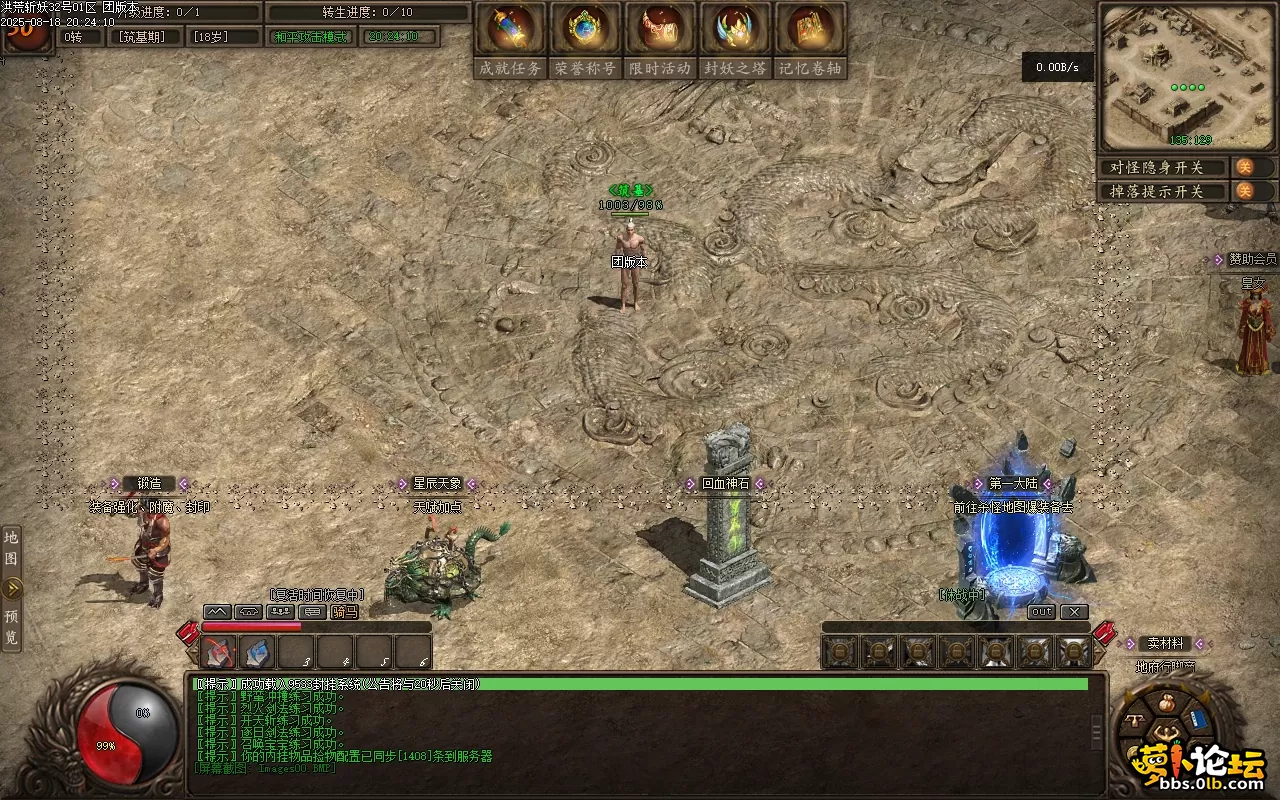Use the blue crystal skill slot
Image resolution: width=1280 pixels, height=800 pixels.
[x=258, y=652]
